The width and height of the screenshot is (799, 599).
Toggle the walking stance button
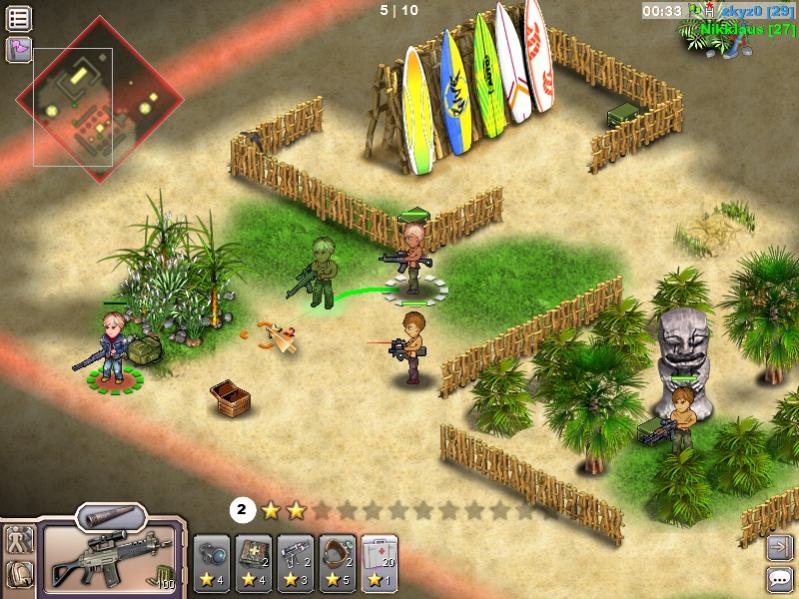tap(20, 540)
